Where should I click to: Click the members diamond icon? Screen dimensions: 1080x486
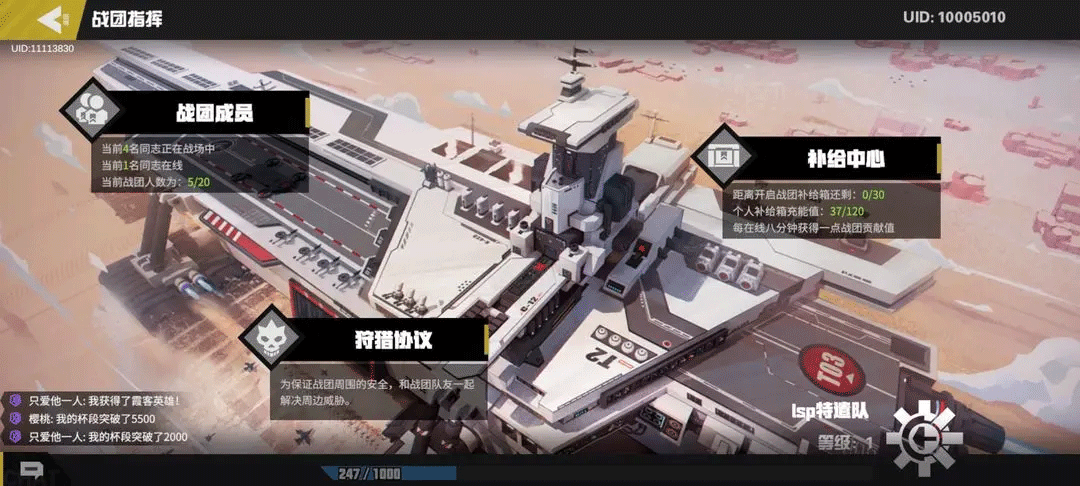pyautogui.click(x=92, y=109)
